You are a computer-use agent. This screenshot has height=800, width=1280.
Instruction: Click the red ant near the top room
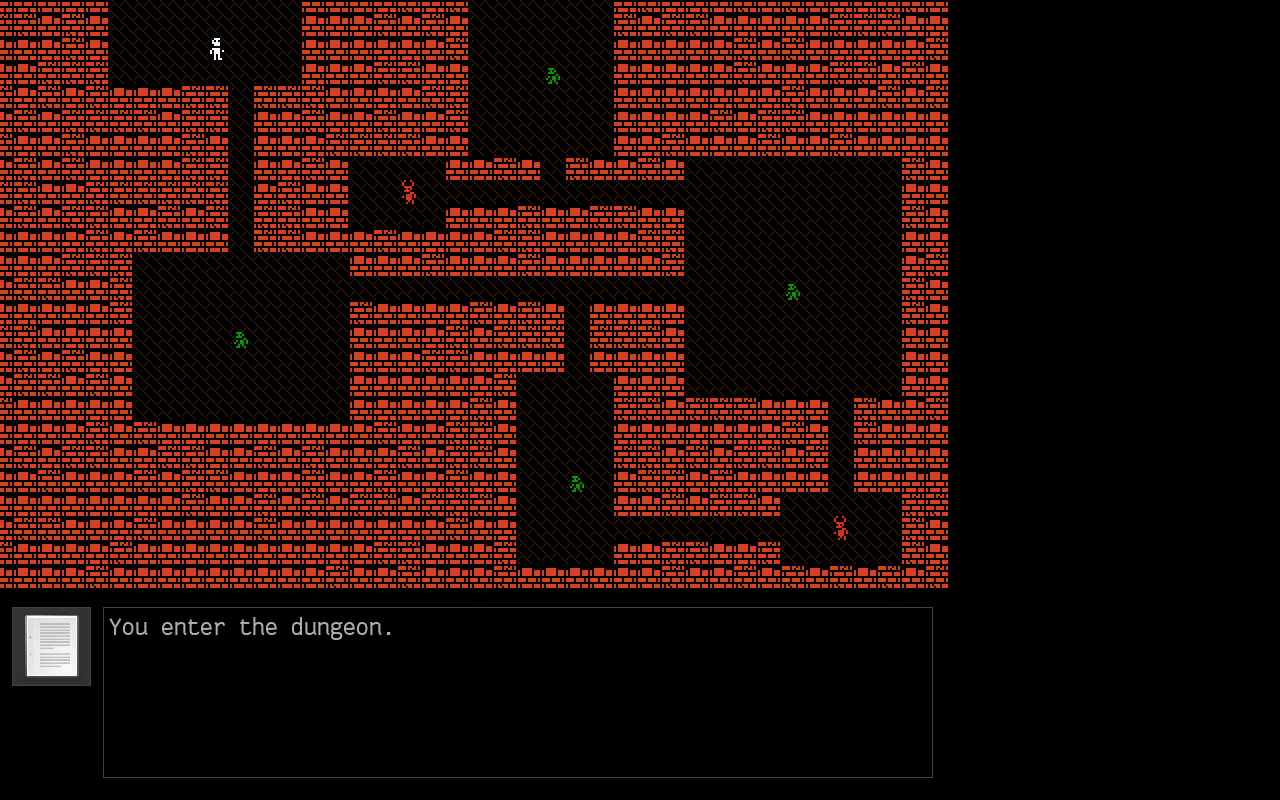[x=410, y=192]
